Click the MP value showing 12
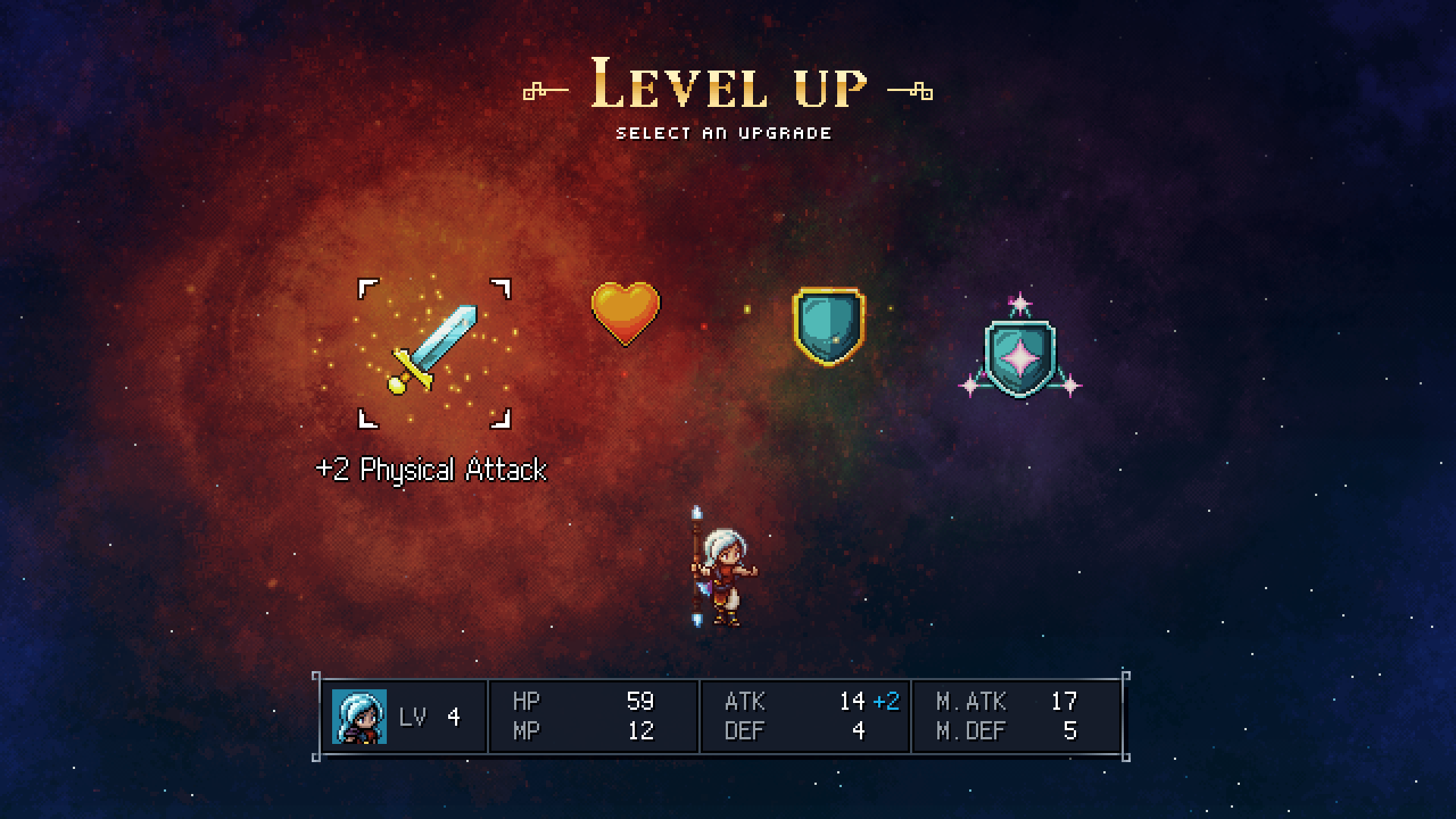The image size is (1456, 819). click(x=641, y=730)
